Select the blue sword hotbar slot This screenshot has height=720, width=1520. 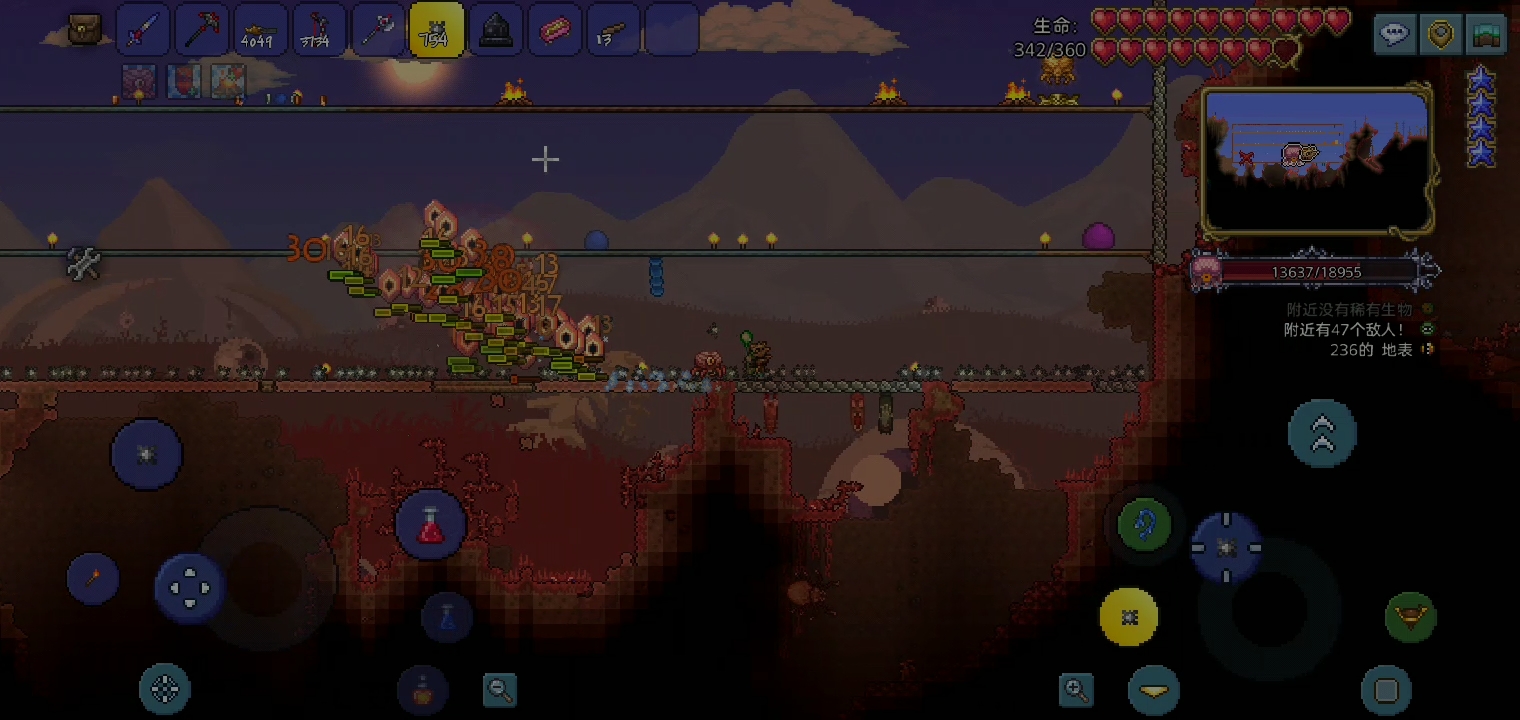pos(143,30)
